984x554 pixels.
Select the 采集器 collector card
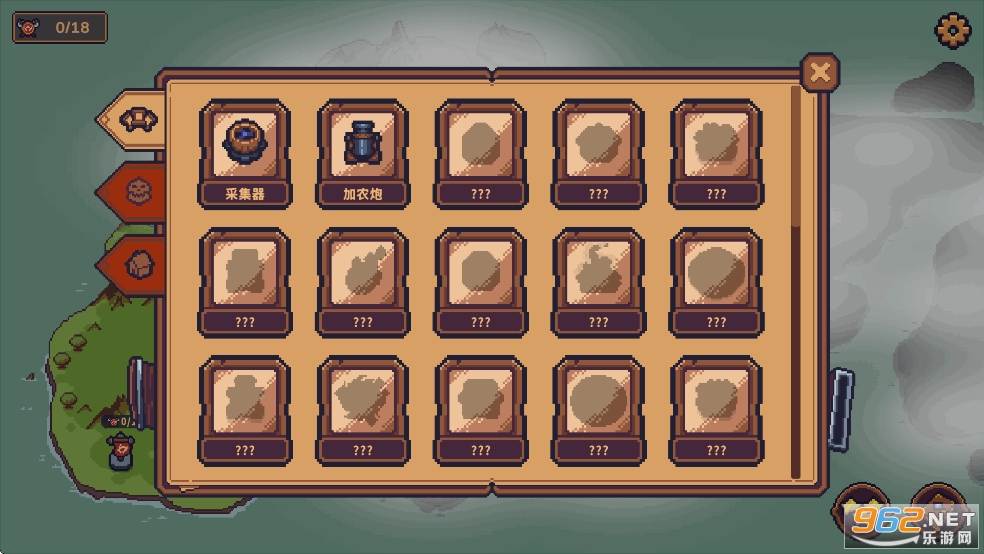pos(245,153)
